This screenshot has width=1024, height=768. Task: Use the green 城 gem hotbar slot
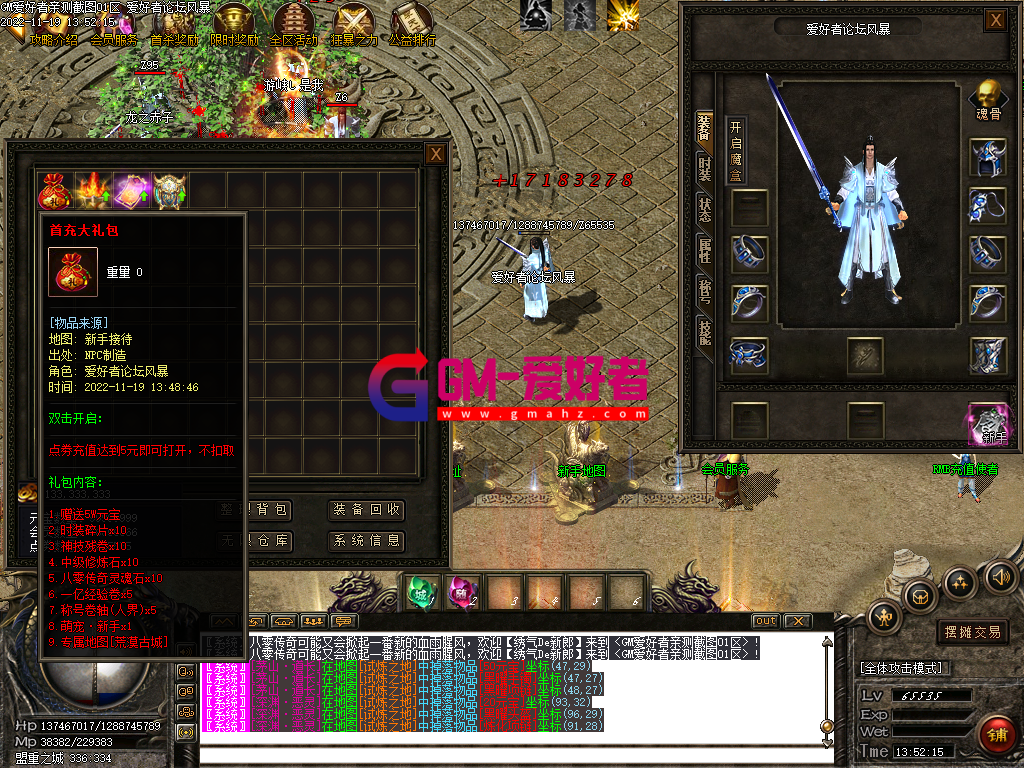pos(420,592)
